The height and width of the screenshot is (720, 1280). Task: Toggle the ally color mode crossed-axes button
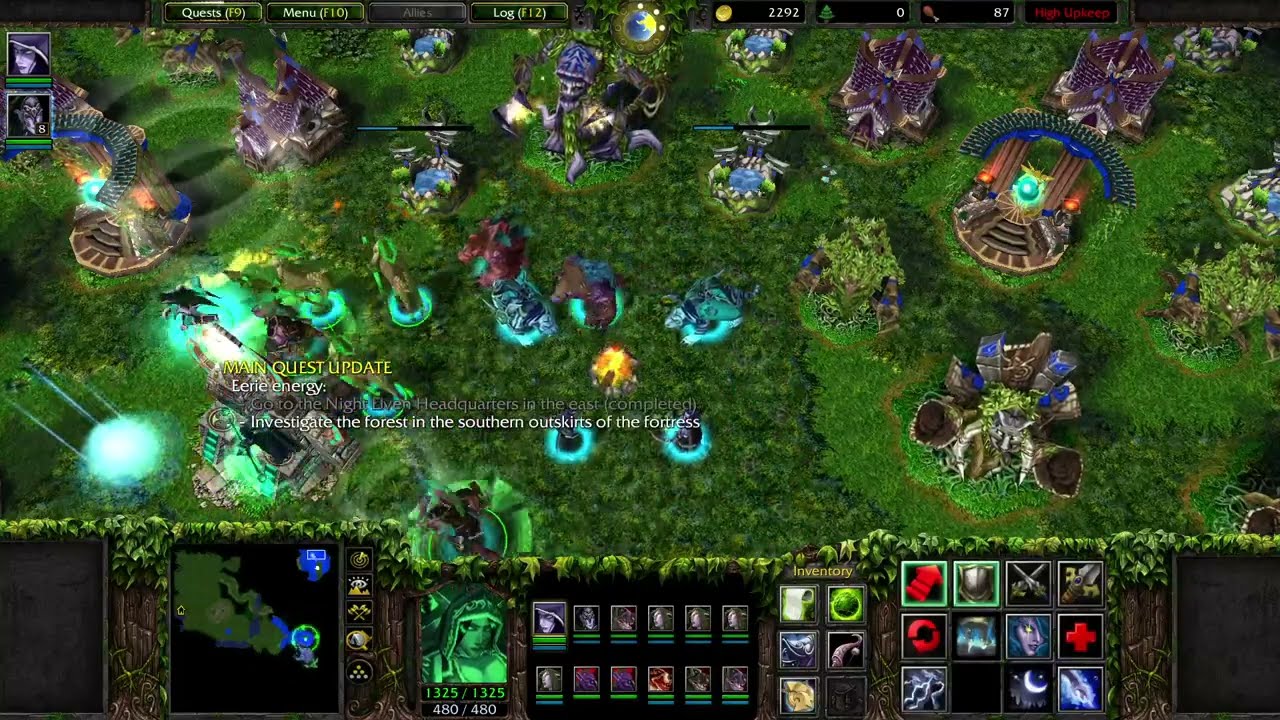(x=359, y=613)
